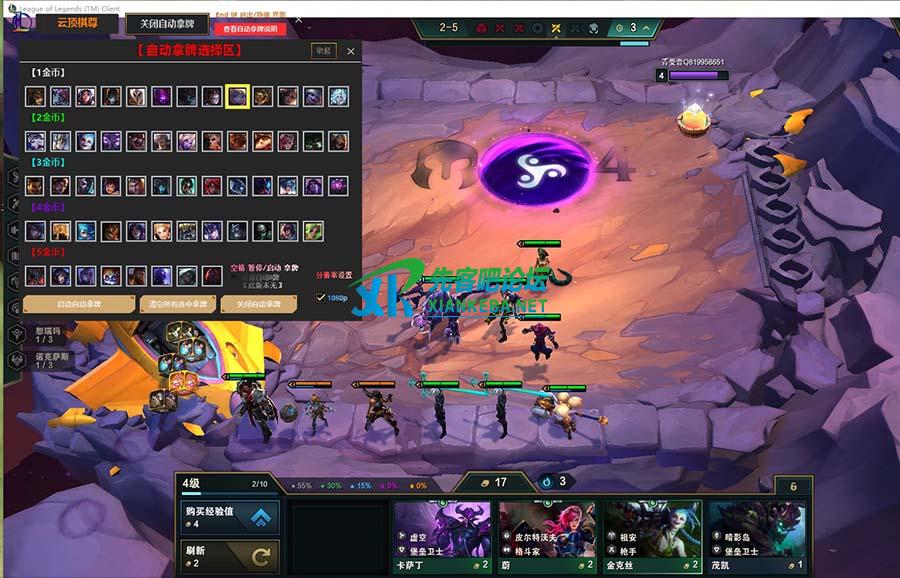The width and height of the screenshot is (900, 578).
Task: Close the 自动拿牌选择区 panel
Action: [350, 51]
